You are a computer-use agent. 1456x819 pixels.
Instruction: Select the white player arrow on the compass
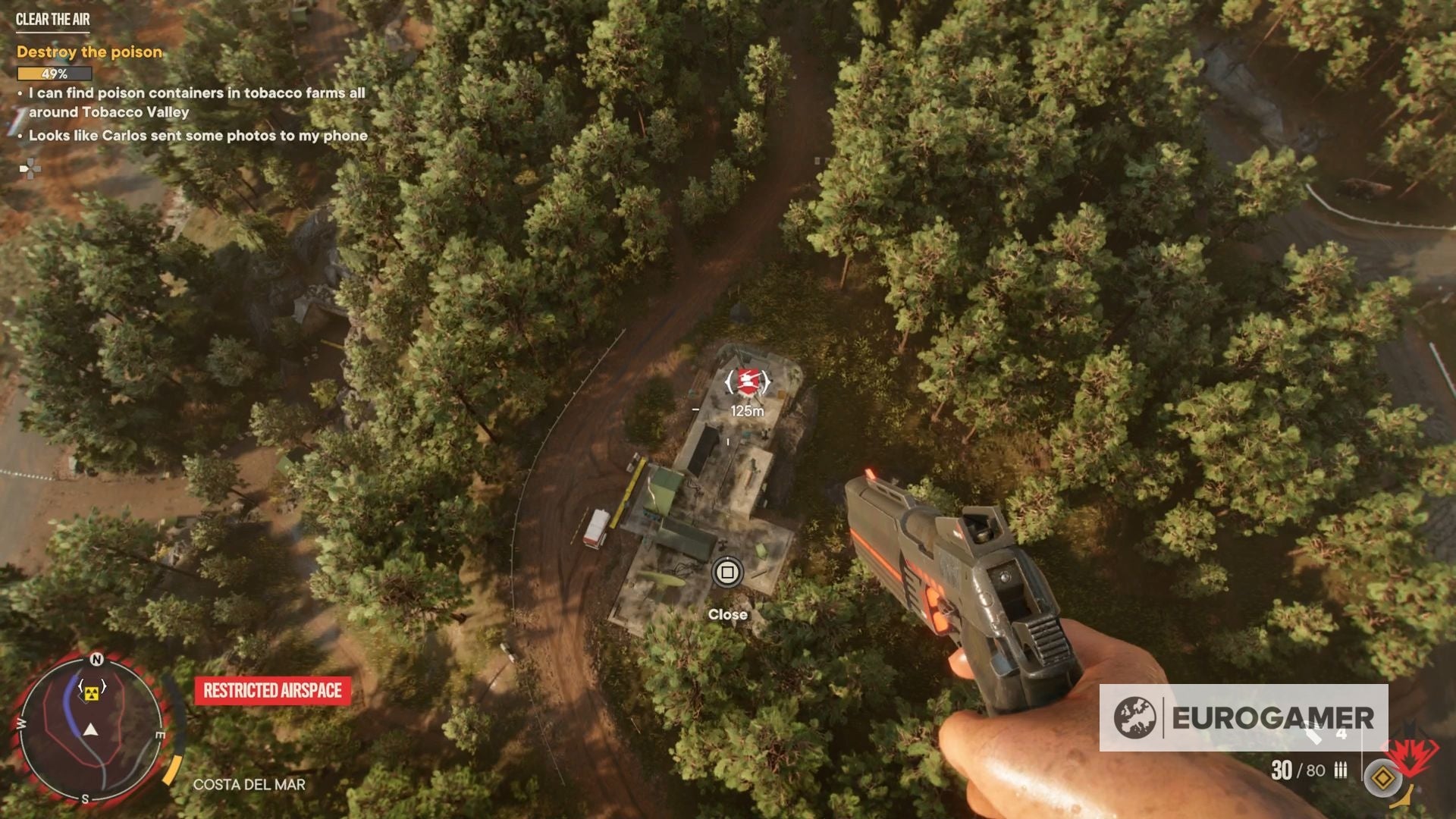[x=91, y=730]
